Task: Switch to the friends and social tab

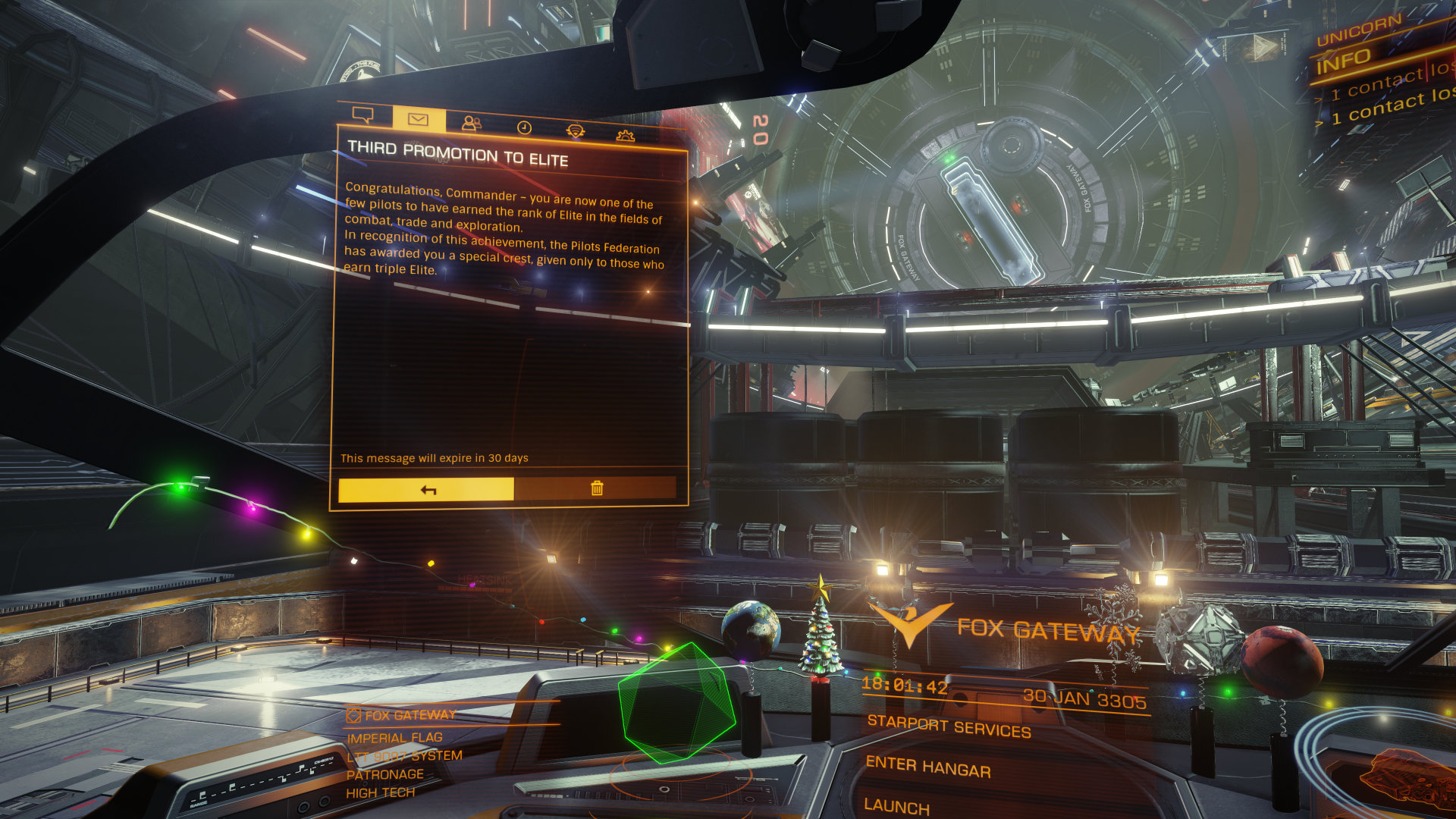Action: 472,123
